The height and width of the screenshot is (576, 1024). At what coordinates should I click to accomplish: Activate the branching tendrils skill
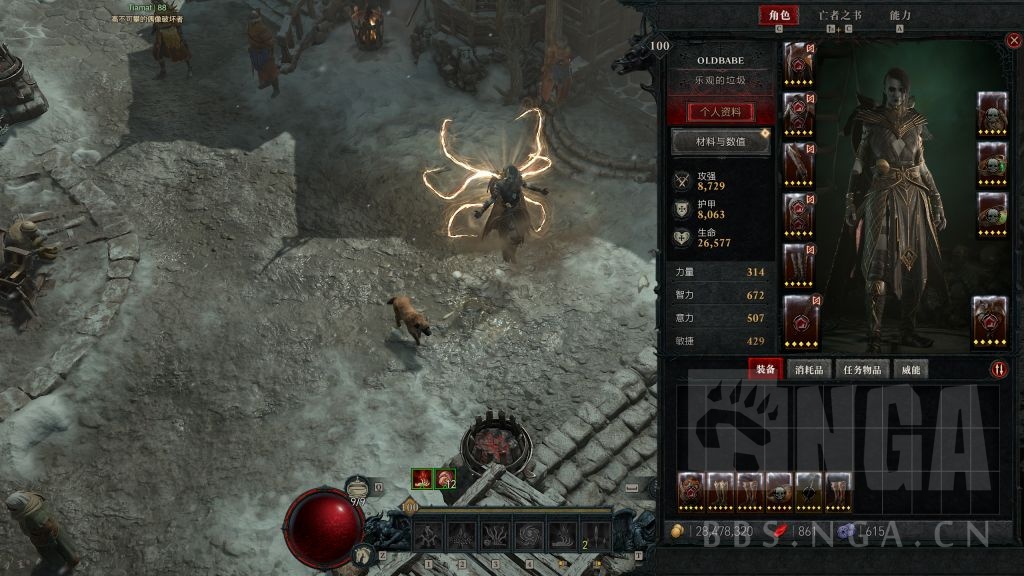pos(496,536)
